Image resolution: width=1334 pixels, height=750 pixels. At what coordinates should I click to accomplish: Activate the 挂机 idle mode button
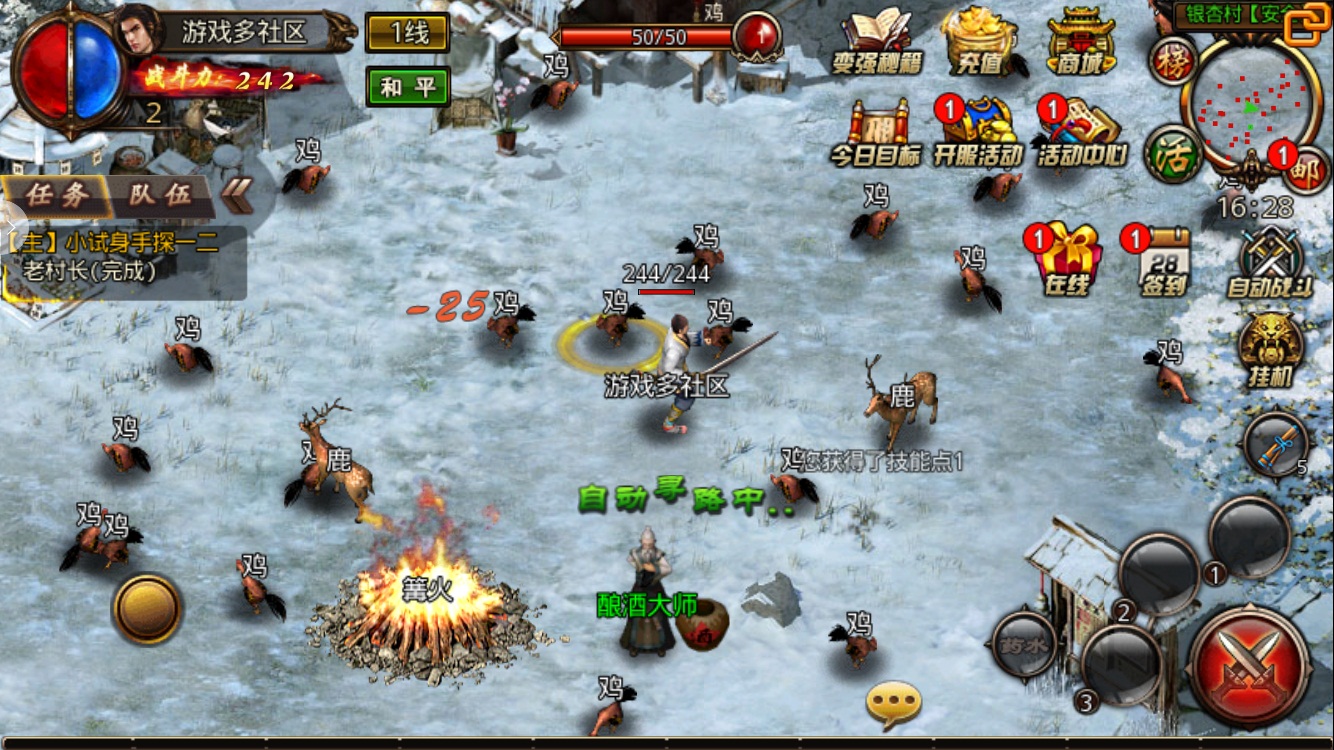click(1270, 350)
